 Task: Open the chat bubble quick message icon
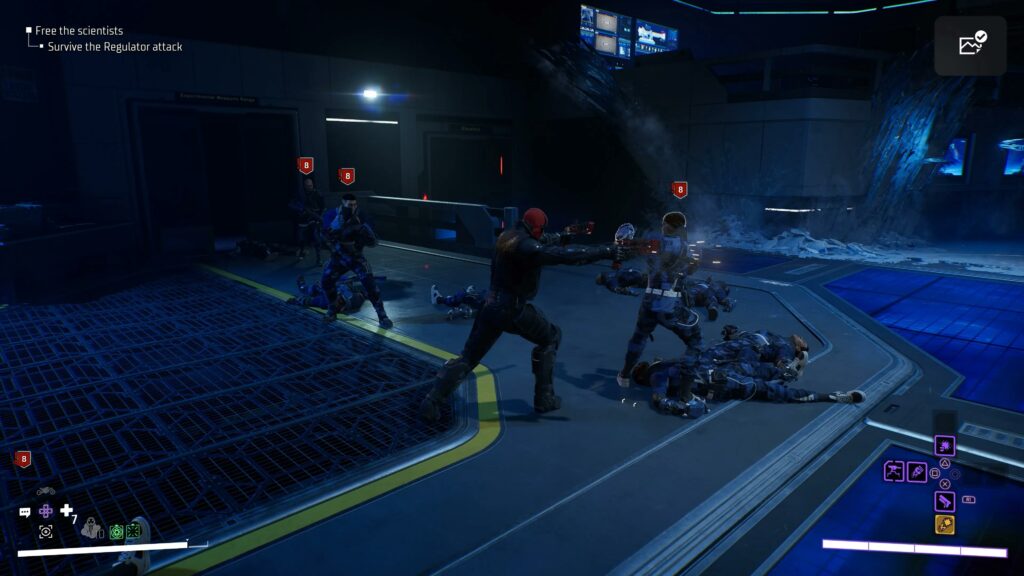(25, 512)
